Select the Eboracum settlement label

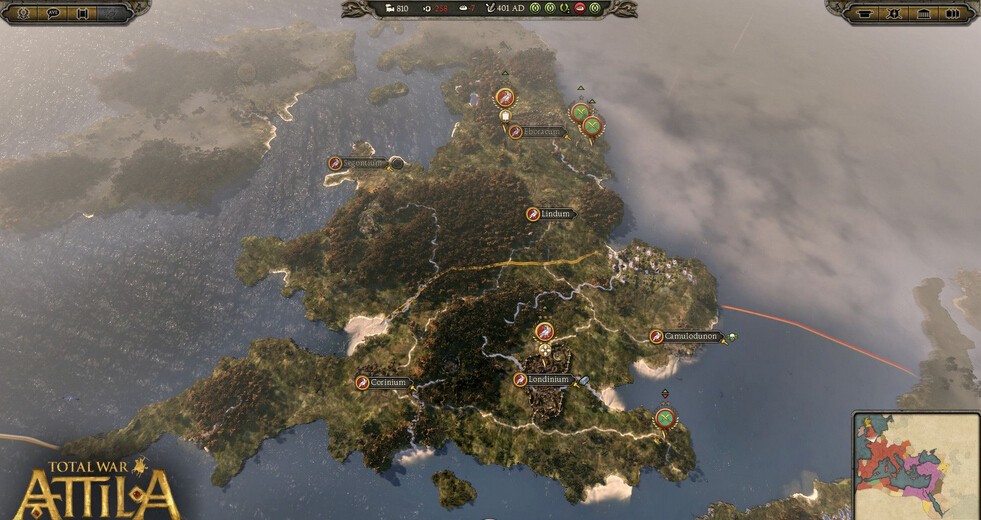tap(541, 132)
